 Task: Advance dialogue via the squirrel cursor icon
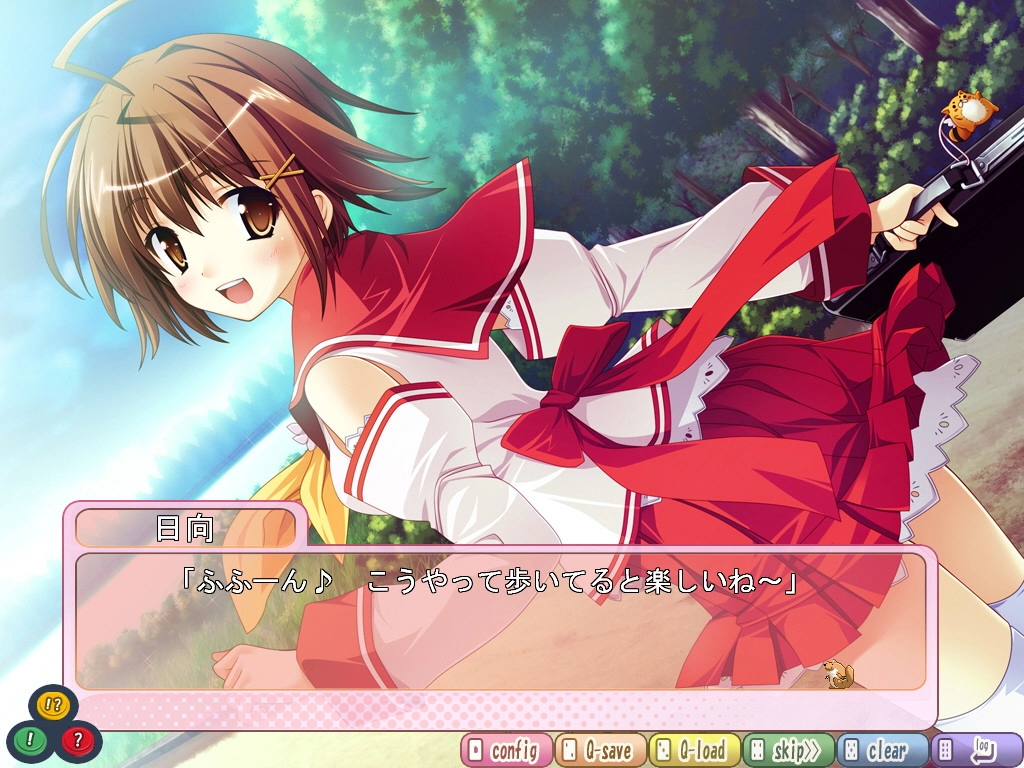[838, 675]
